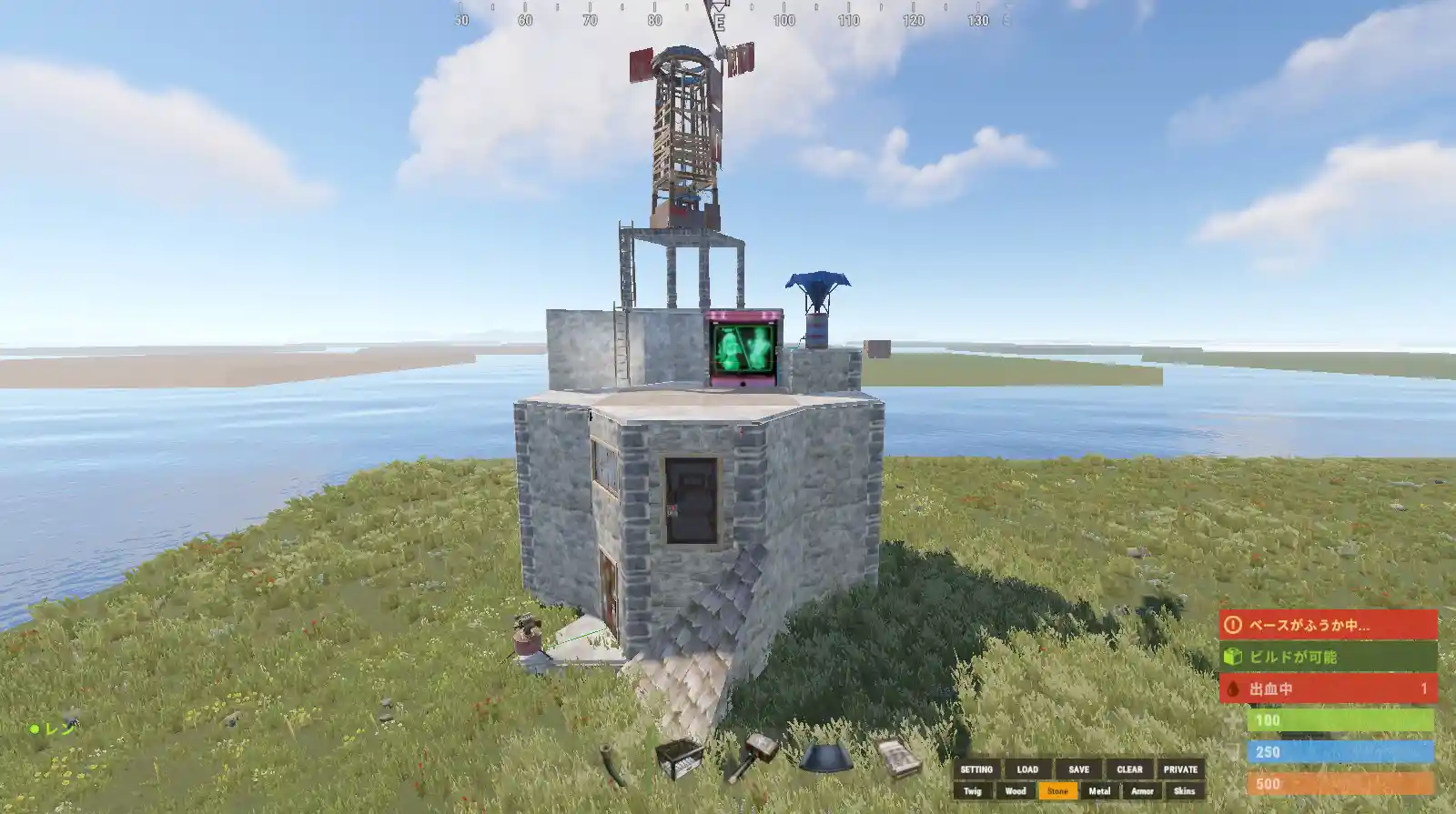Switch to the Skins tab
The width and height of the screenshot is (1456, 814).
pyautogui.click(x=1183, y=791)
